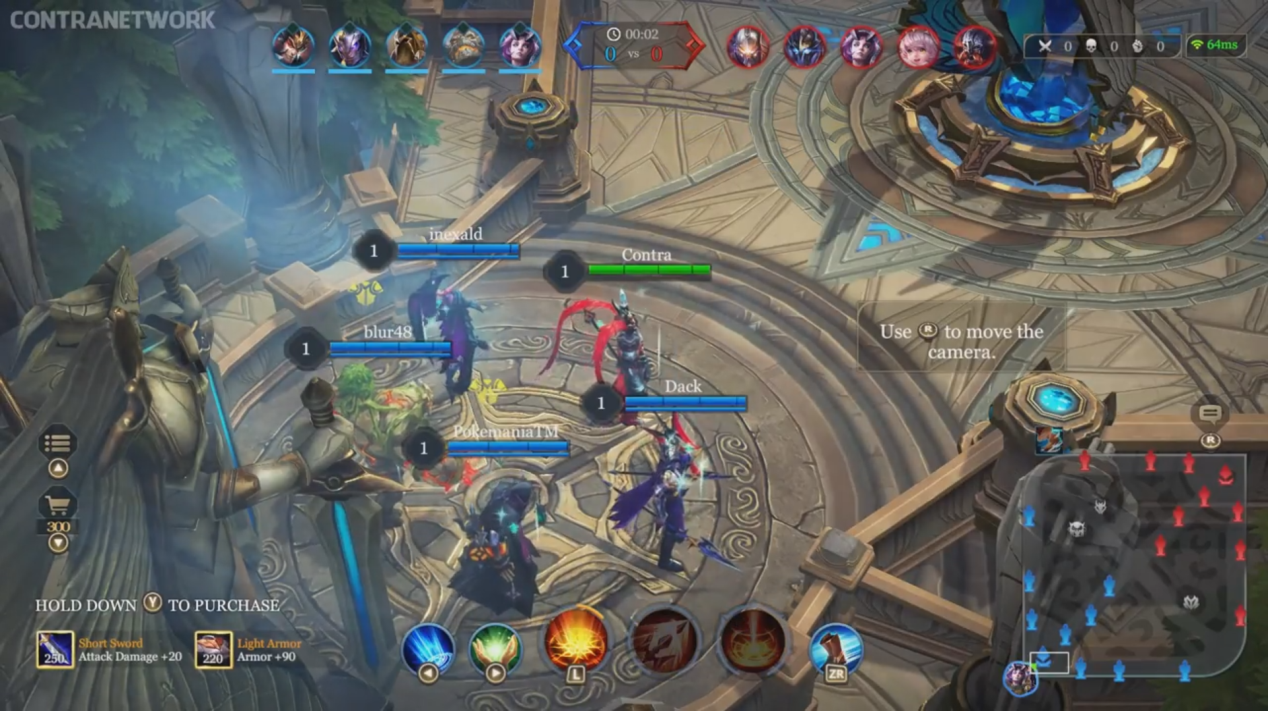Buy the recommended Light Armor item
The width and height of the screenshot is (1268, 711).
[x=213, y=650]
